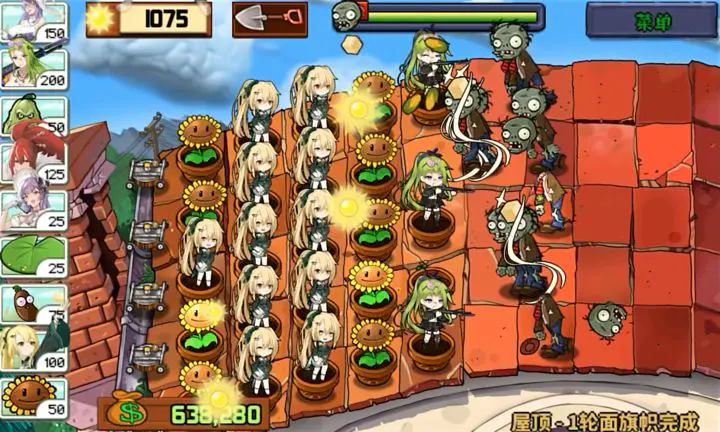Select the brown nut seed card costing 75
This screenshot has height=432, width=720.
point(32,304)
